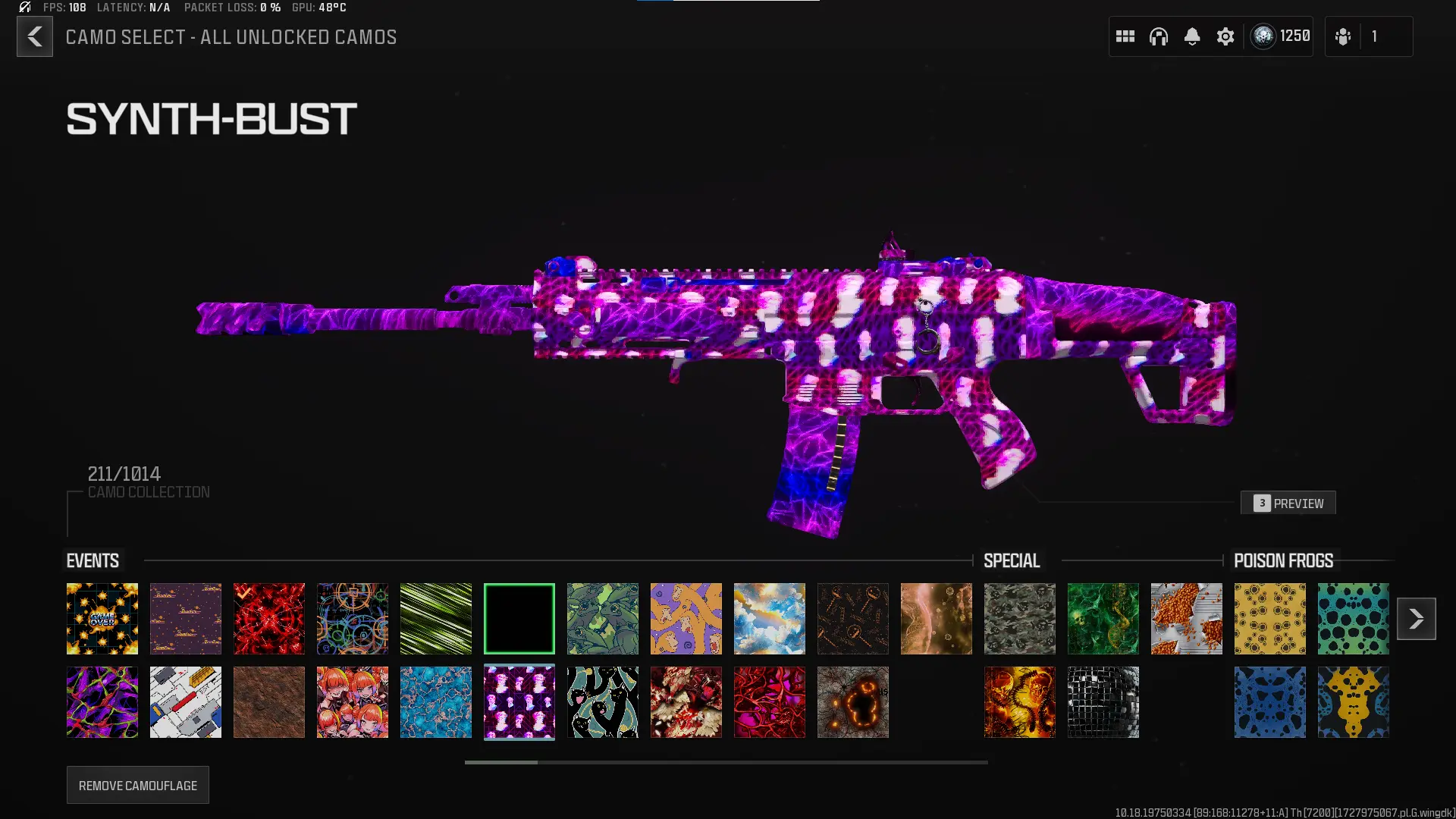Equip the disco ball camo
The image size is (1456, 819).
[1103, 701]
